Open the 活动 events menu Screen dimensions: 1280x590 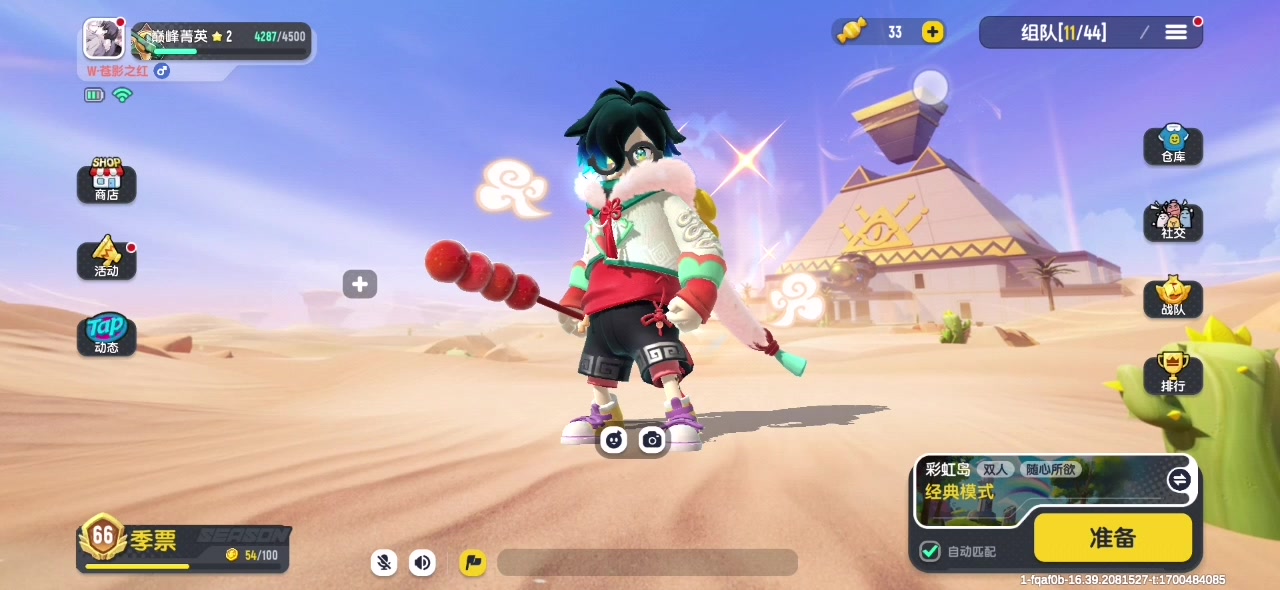[106, 258]
